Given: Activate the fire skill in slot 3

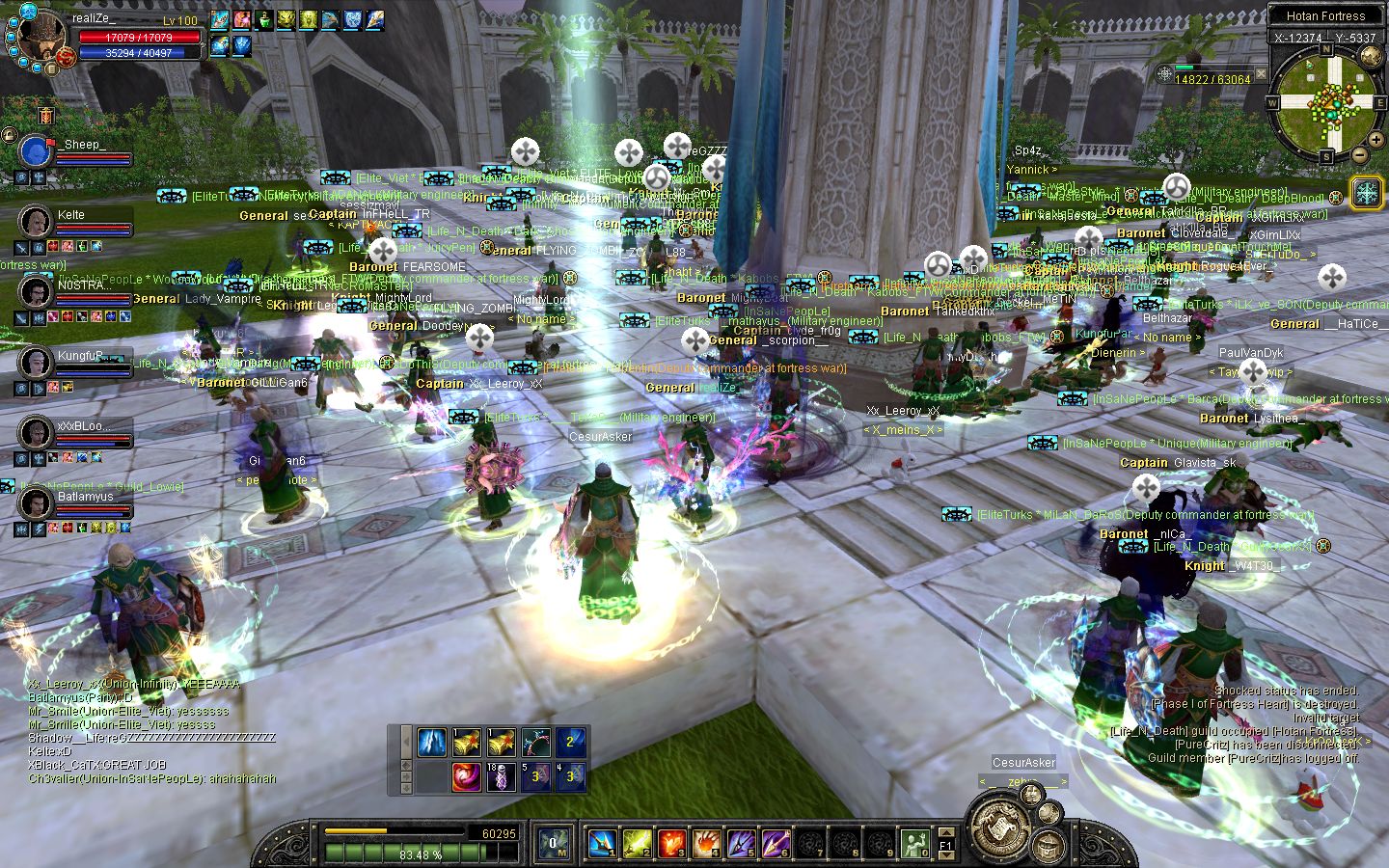Looking at the screenshot, I should [671, 844].
